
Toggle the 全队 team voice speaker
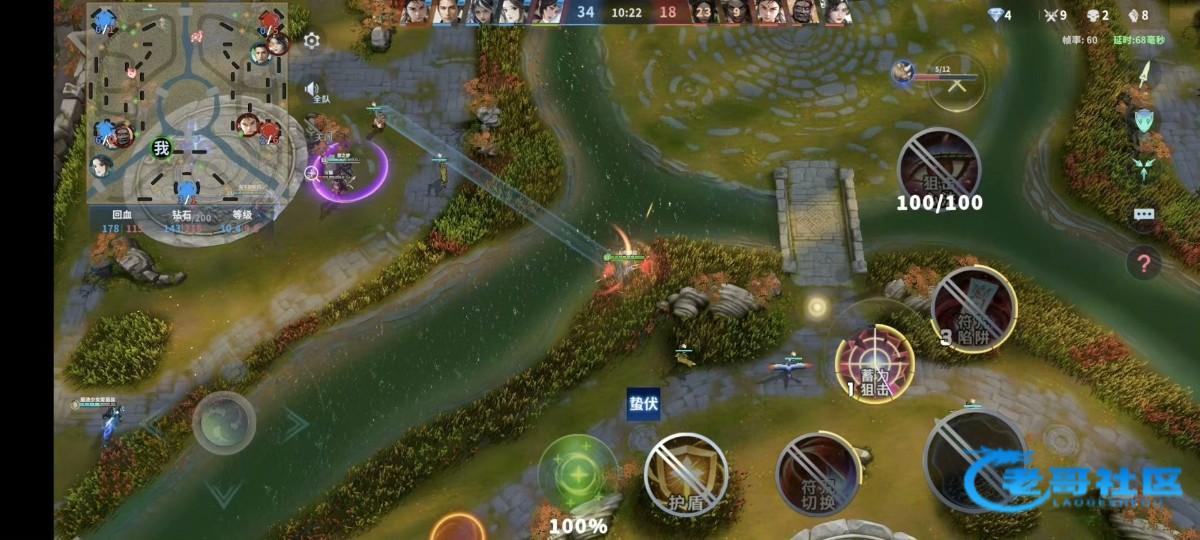point(313,91)
